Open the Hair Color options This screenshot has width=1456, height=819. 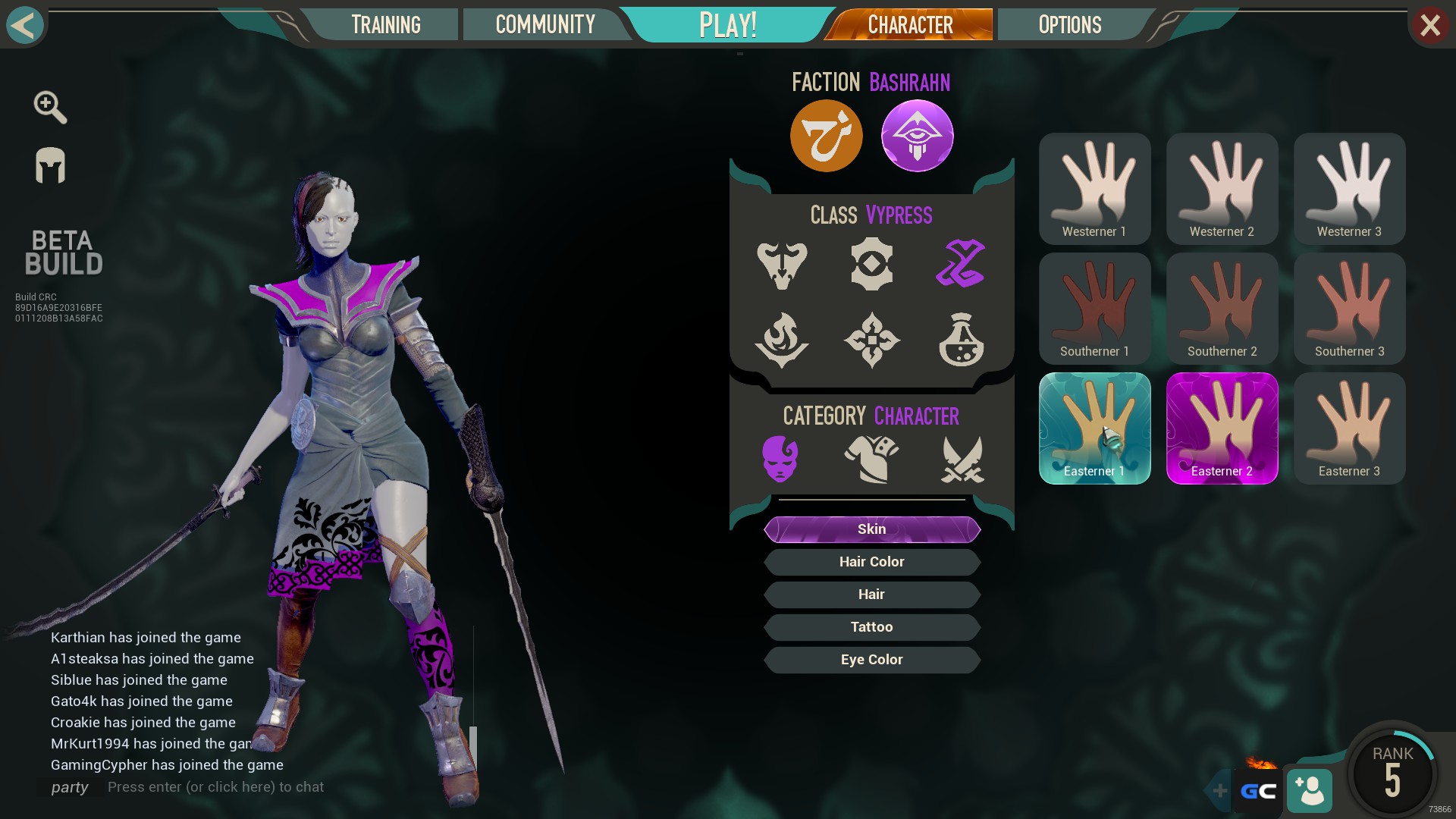871,562
